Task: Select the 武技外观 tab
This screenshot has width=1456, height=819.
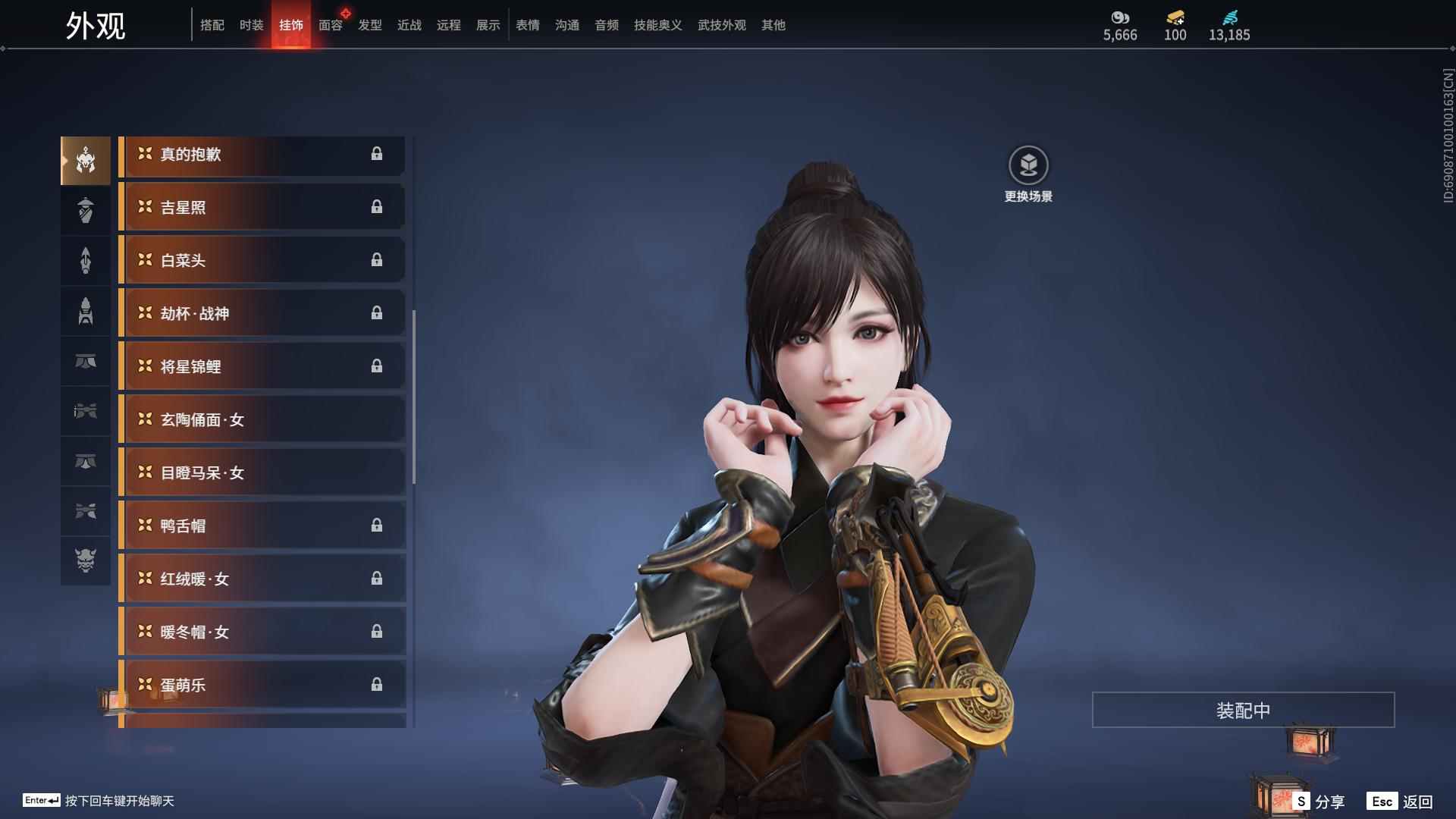Action: tap(721, 25)
